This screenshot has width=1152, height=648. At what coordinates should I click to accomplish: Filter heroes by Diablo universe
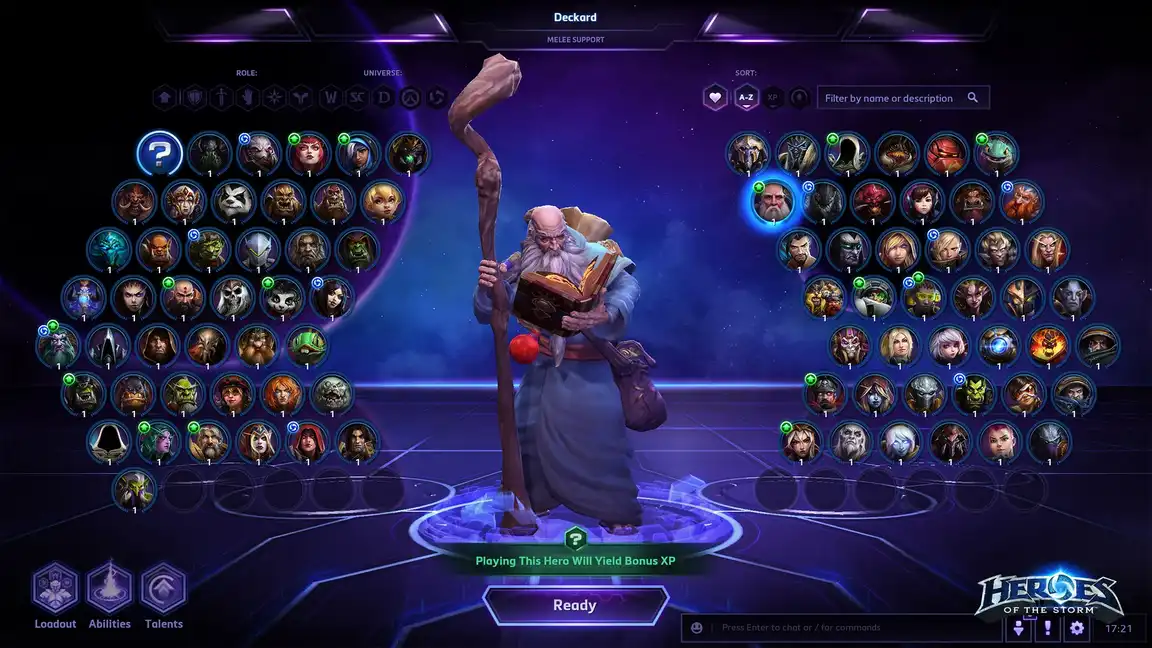coord(384,98)
